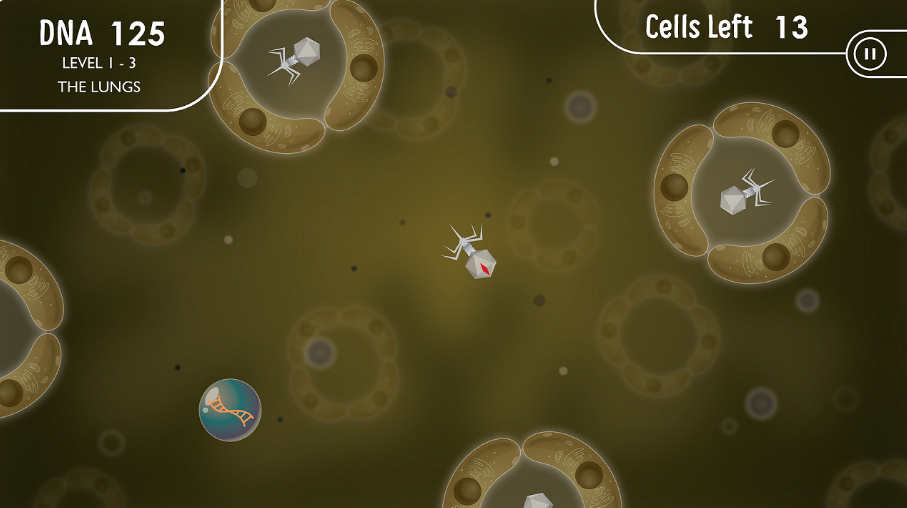Screen dimensions: 907x508
Task: Pause the game with the pause button
Action: (x=868, y=54)
